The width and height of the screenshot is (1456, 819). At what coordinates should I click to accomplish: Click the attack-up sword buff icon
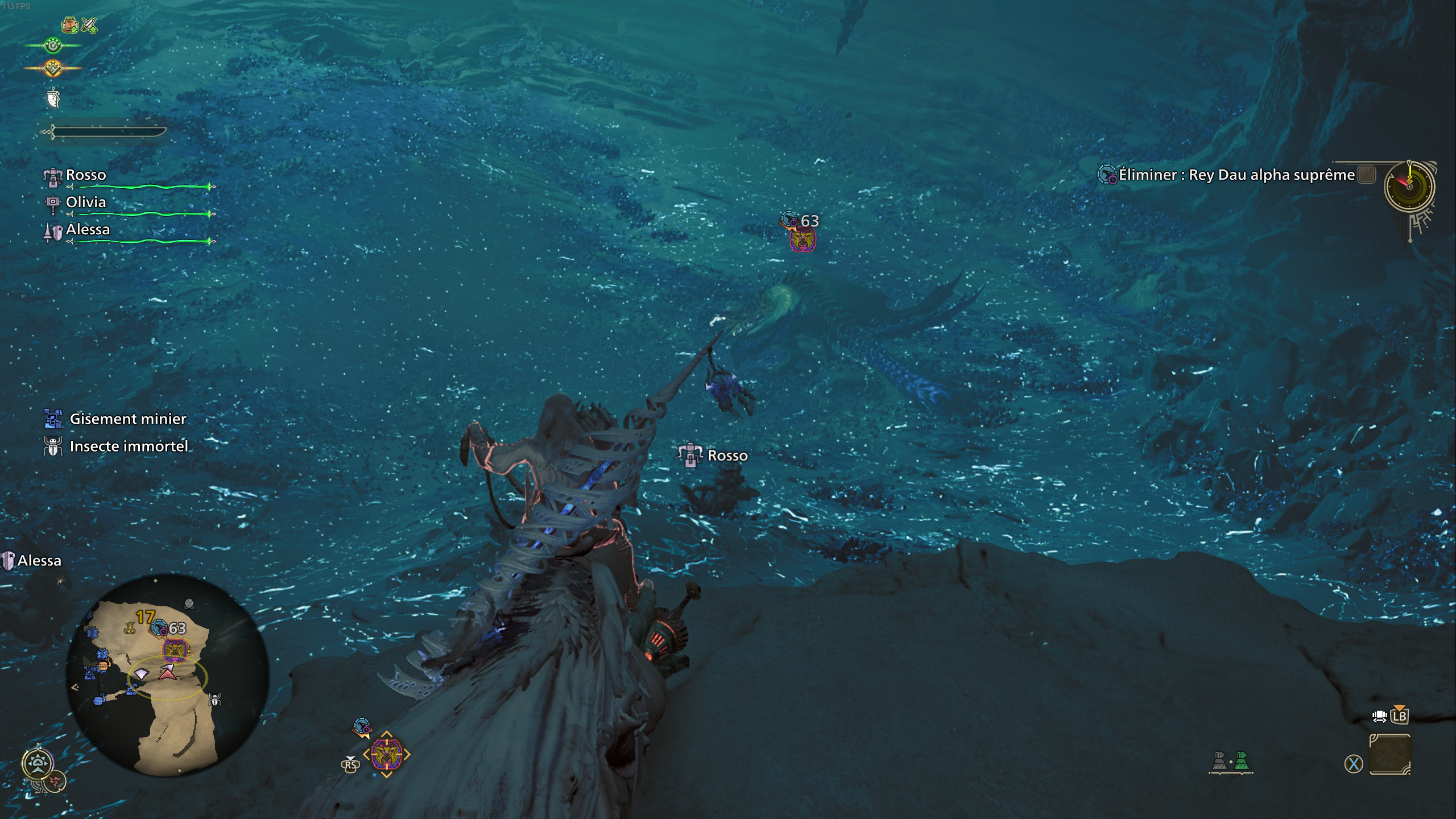pyautogui.click(x=89, y=25)
